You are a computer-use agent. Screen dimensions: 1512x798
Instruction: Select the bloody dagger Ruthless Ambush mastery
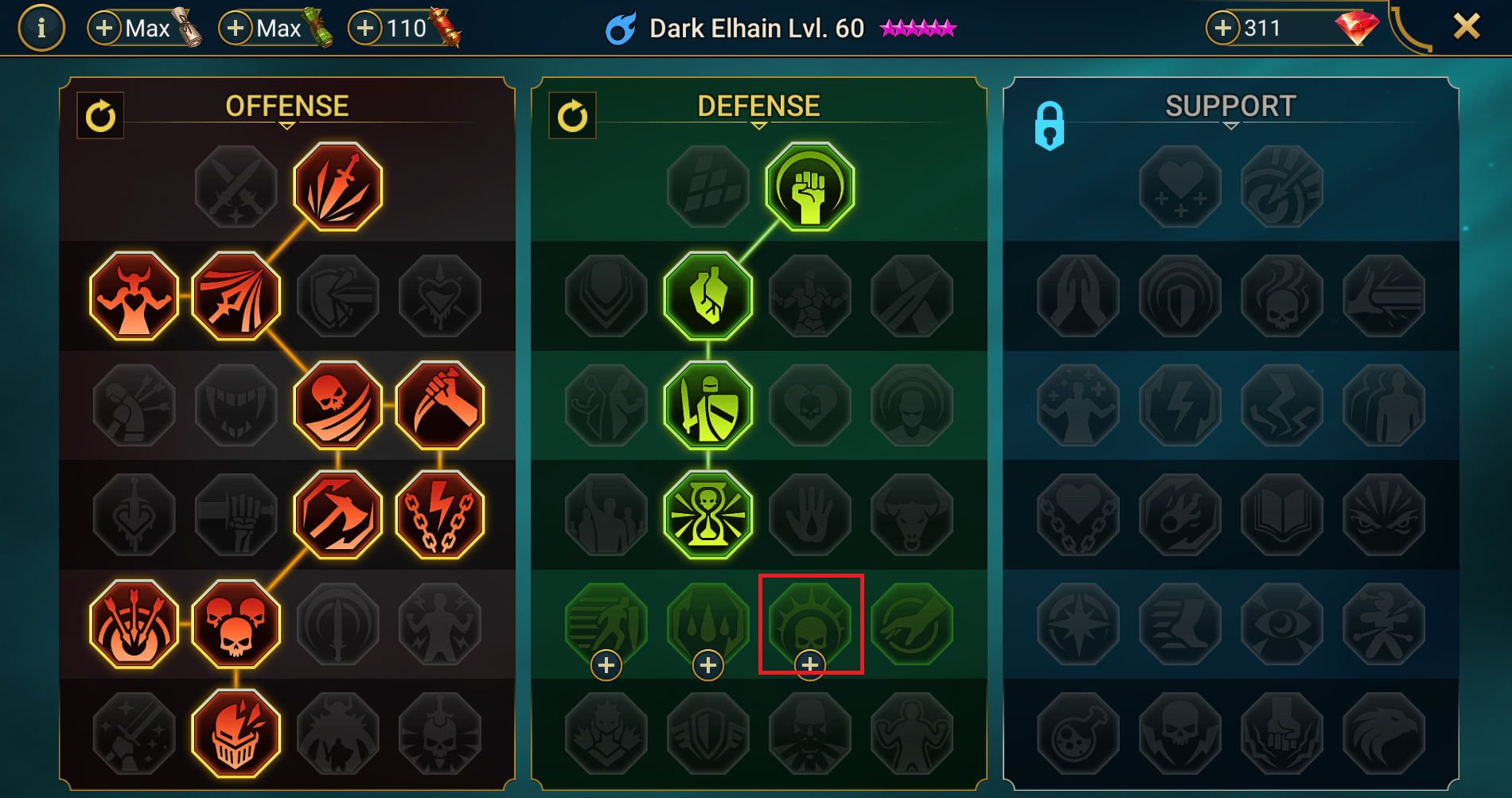tap(439, 406)
